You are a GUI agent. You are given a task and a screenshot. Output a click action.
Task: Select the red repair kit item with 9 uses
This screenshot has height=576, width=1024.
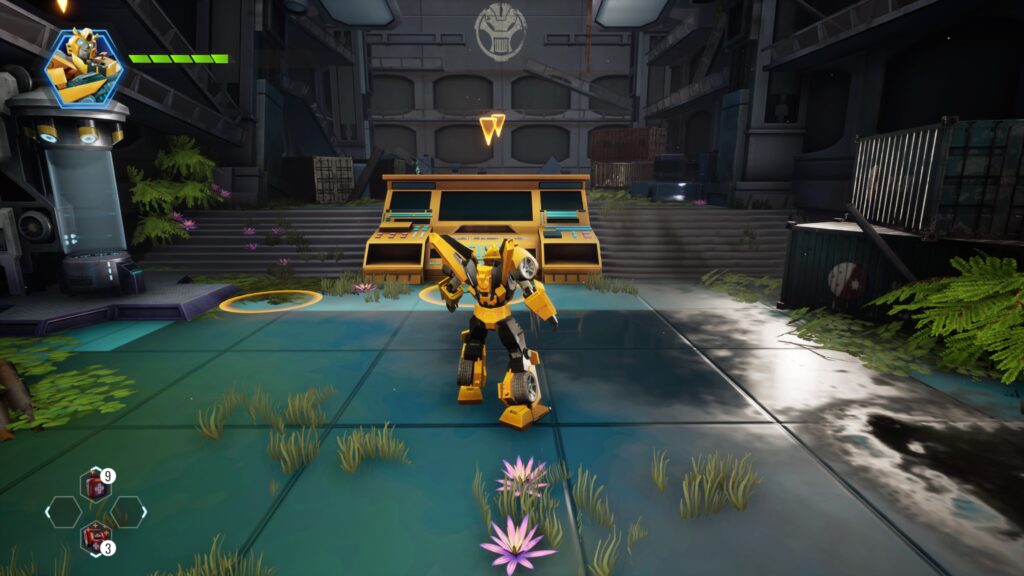tap(96, 485)
